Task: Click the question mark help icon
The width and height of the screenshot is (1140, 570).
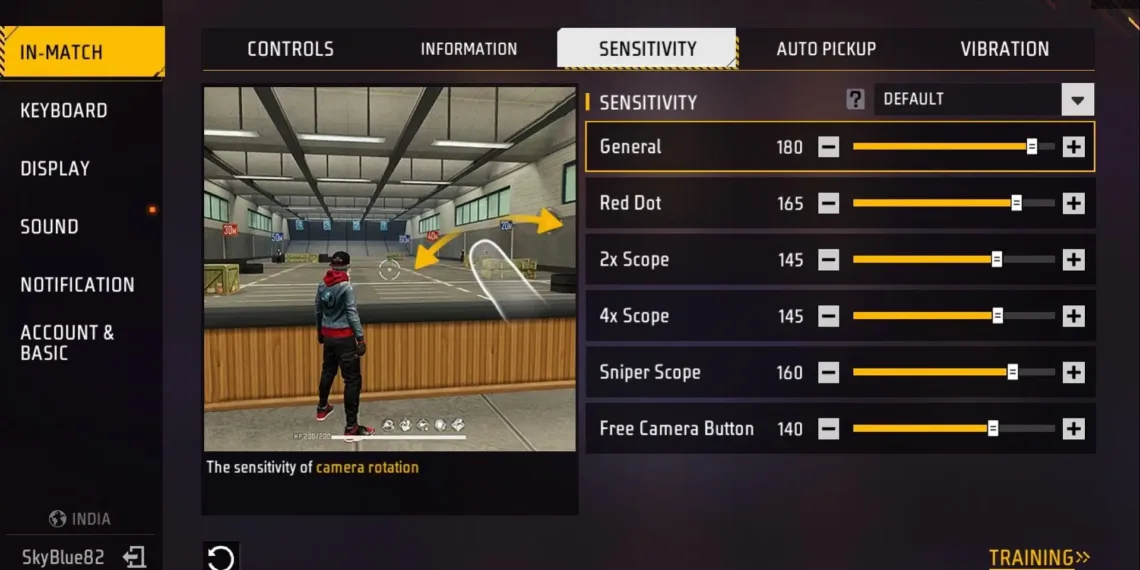Action: (x=855, y=99)
